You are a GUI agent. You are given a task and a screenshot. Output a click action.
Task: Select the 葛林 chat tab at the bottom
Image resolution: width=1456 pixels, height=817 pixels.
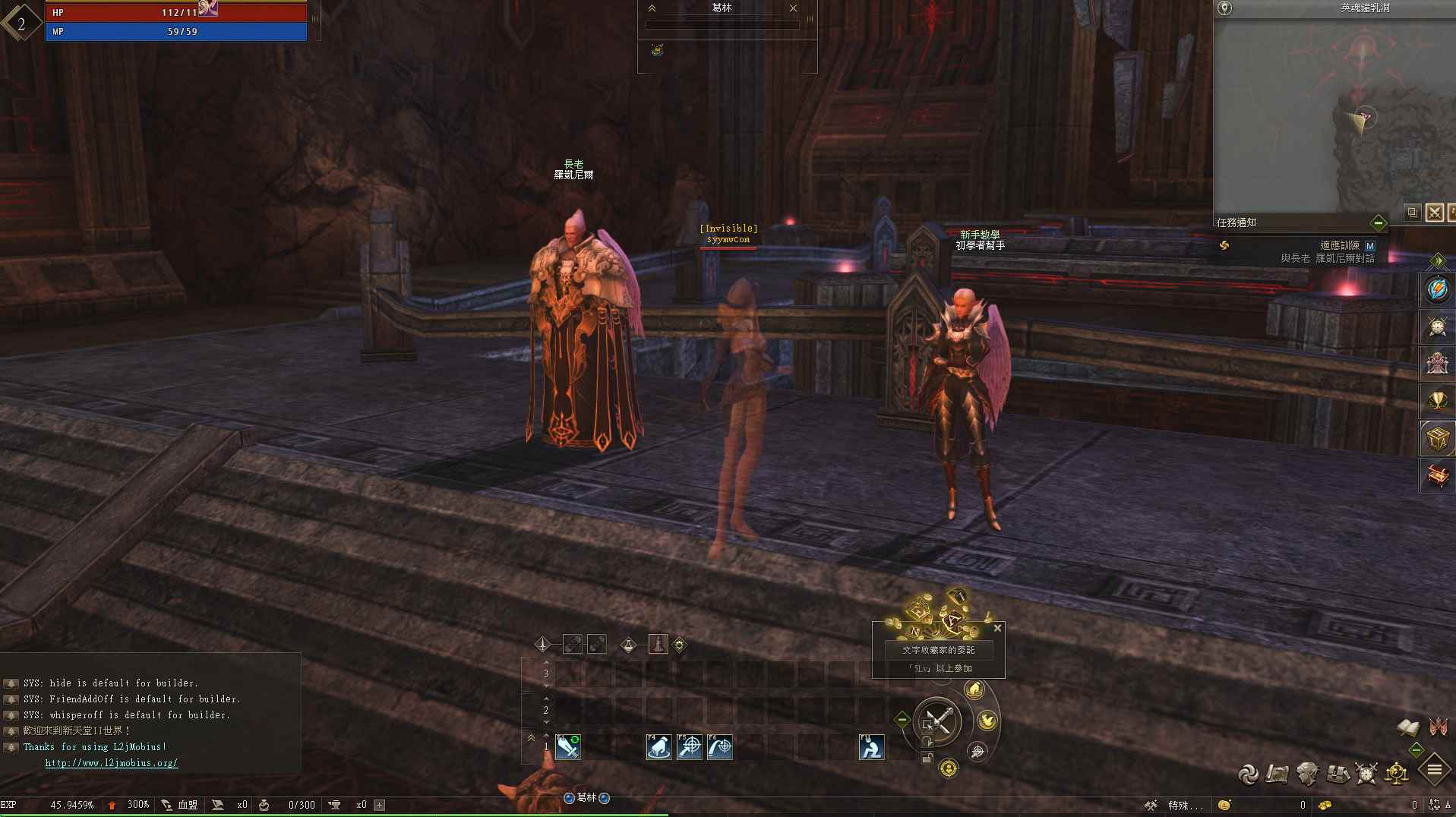pyautogui.click(x=586, y=798)
